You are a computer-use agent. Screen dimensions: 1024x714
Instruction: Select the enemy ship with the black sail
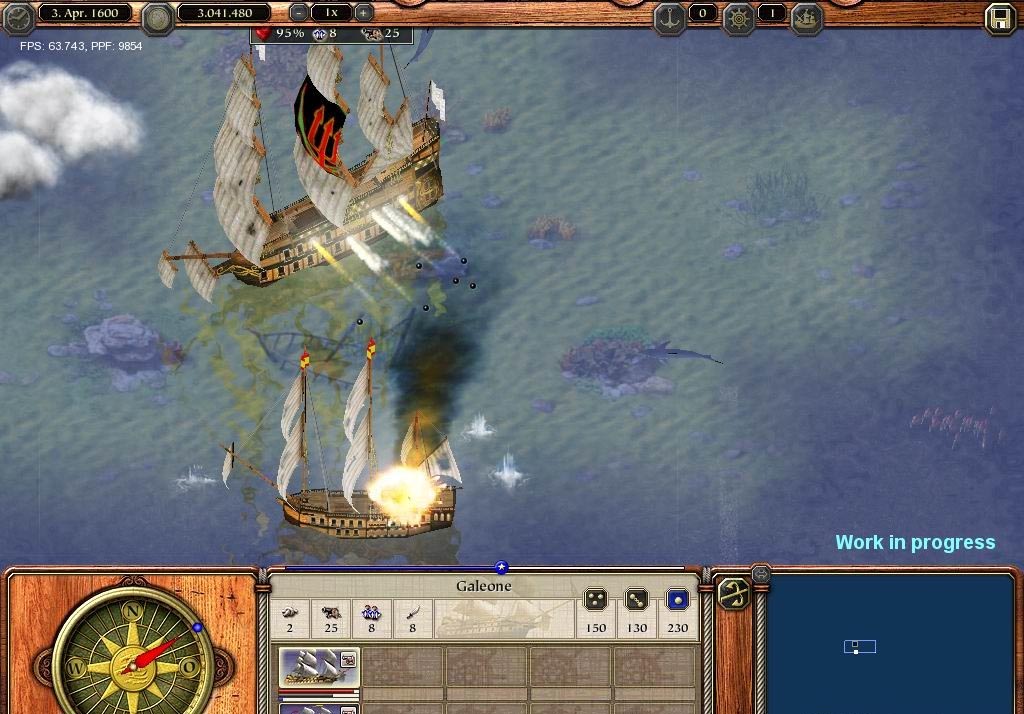[x=320, y=170]
